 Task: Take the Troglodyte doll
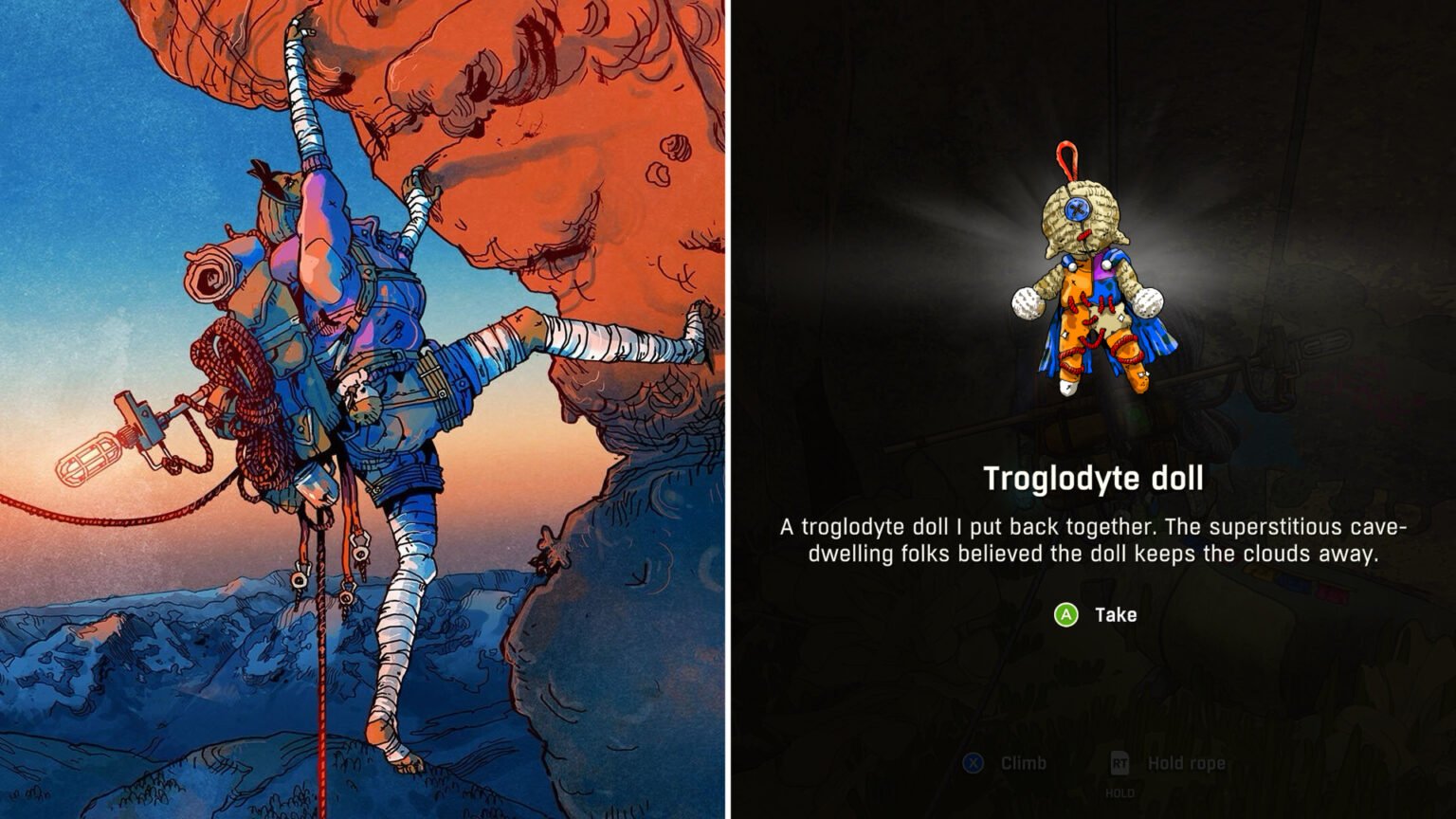pos(1095,615)
